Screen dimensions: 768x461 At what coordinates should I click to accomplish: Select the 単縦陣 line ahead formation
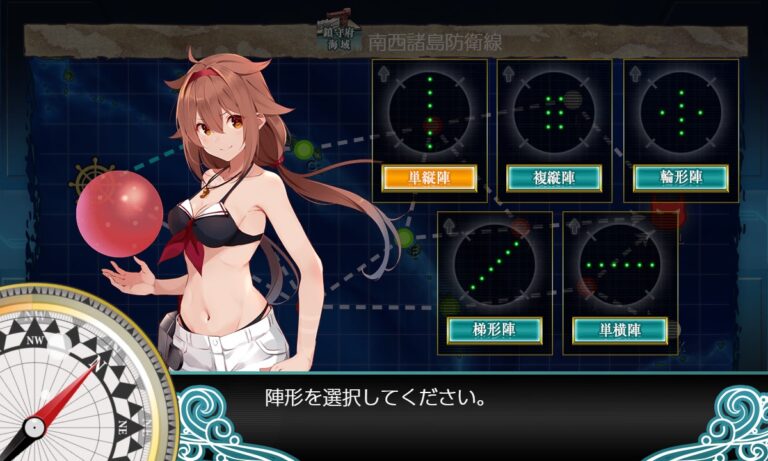pos(429,178)
